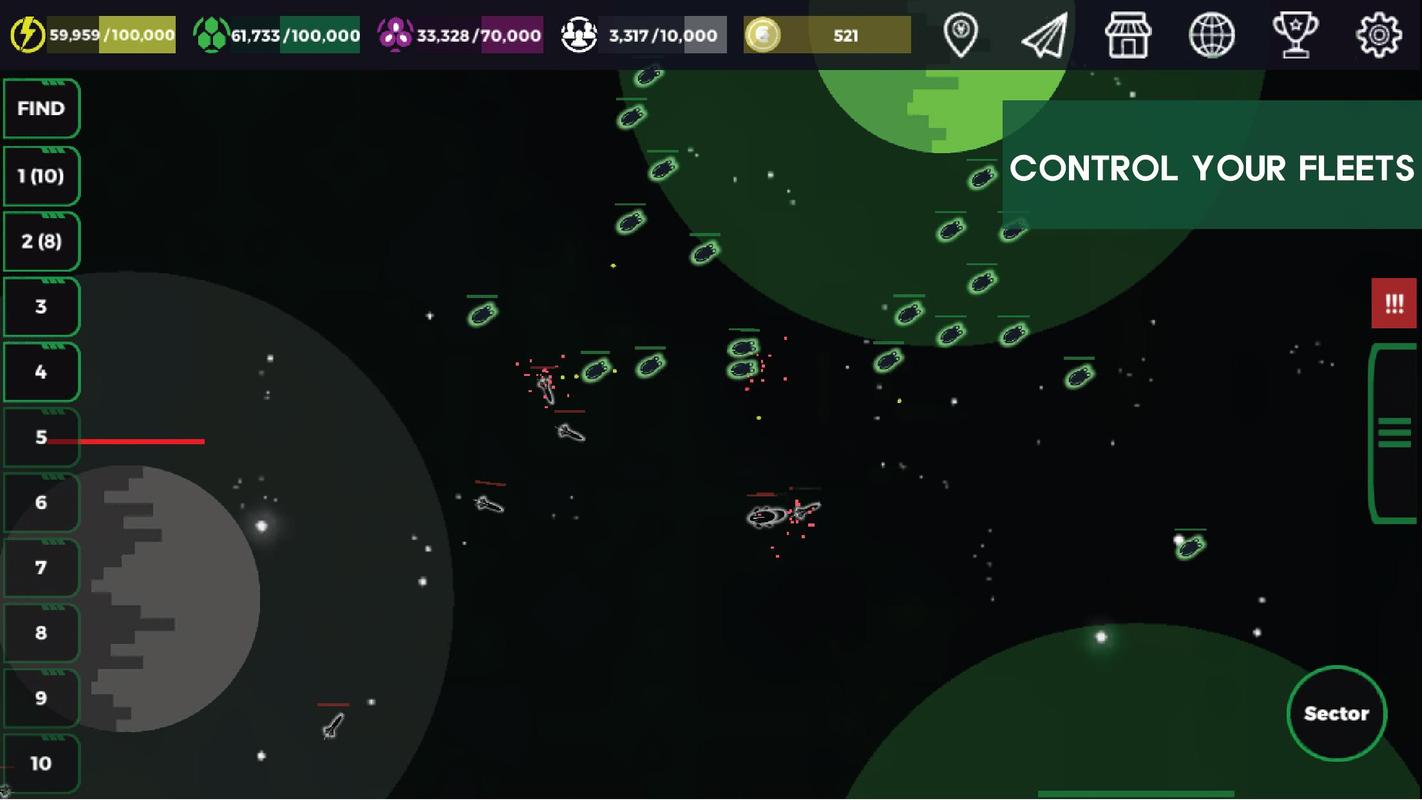Screen dimensions: 1422x800
Task: Open the paper plane messages icon
Action: 1044,35
